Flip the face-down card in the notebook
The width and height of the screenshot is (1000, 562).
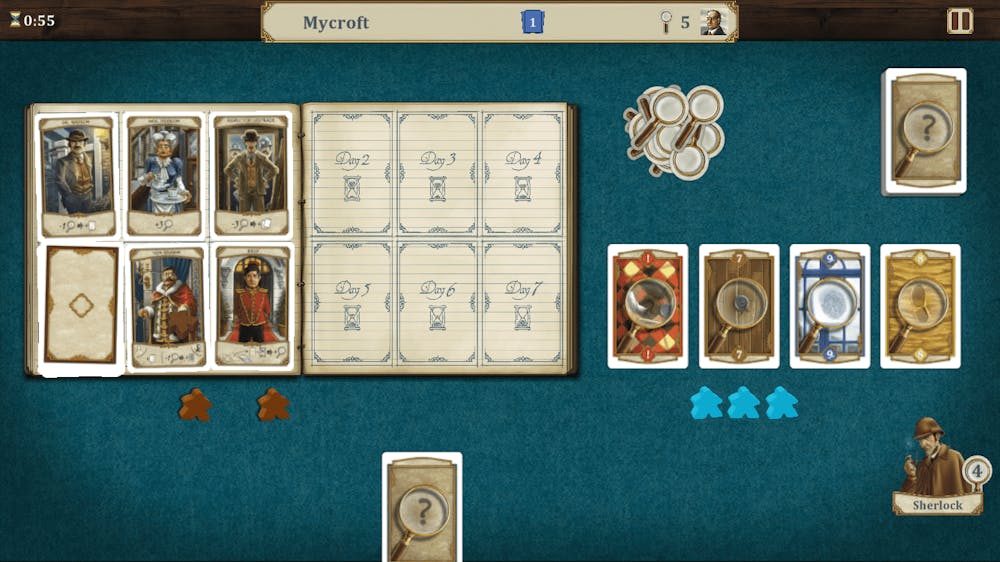[81, 305]
